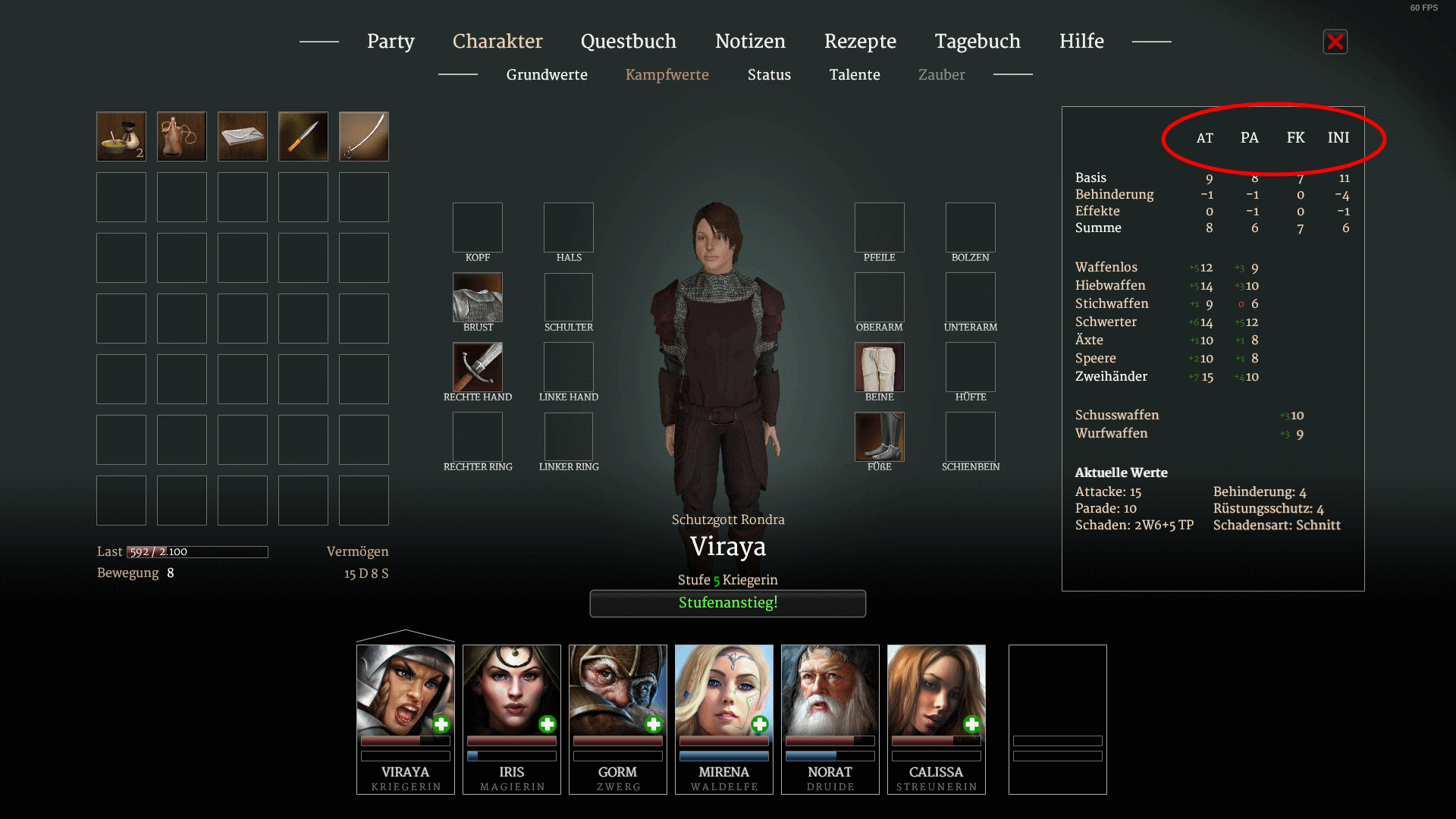
Task: Select the boots in the Füße slot
Action: [880, 437]
